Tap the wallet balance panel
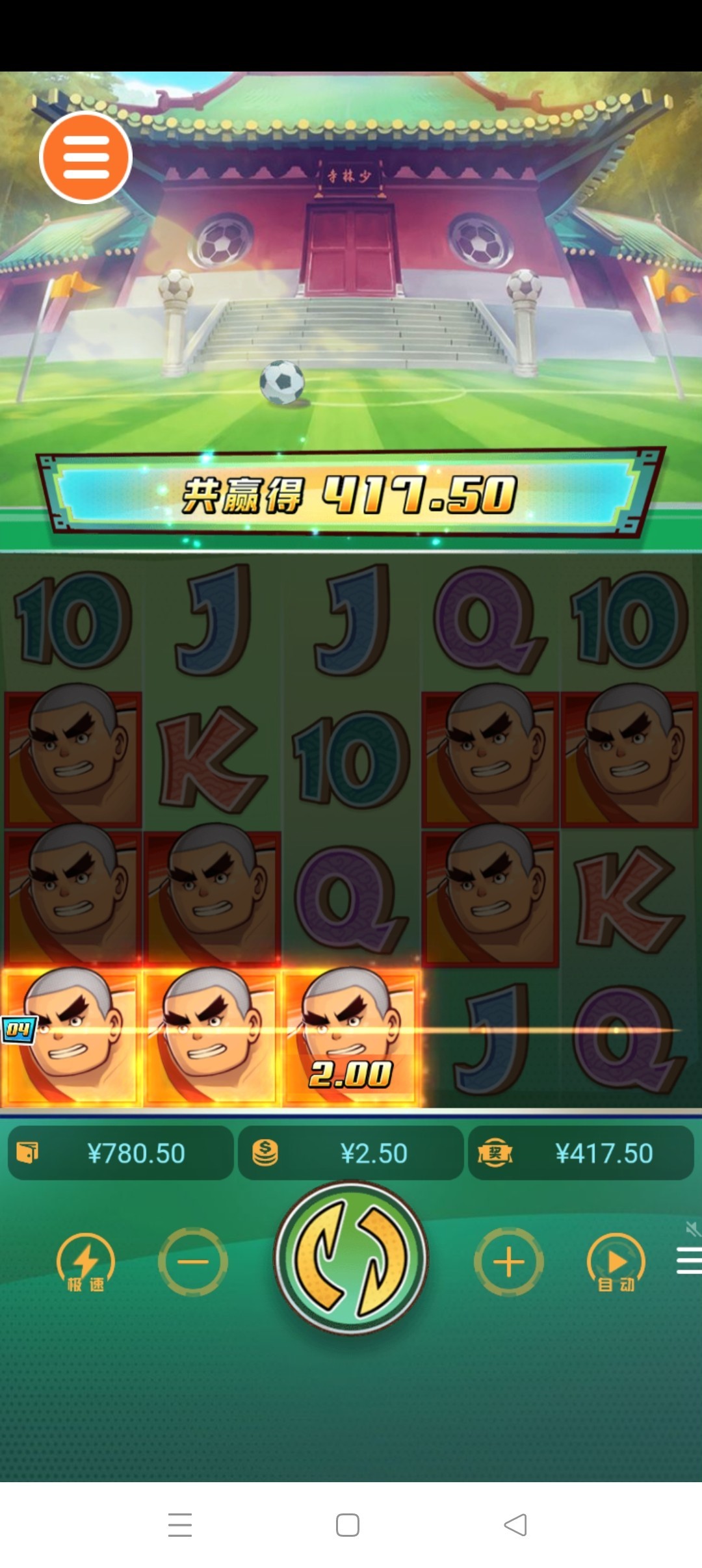 121,1153
